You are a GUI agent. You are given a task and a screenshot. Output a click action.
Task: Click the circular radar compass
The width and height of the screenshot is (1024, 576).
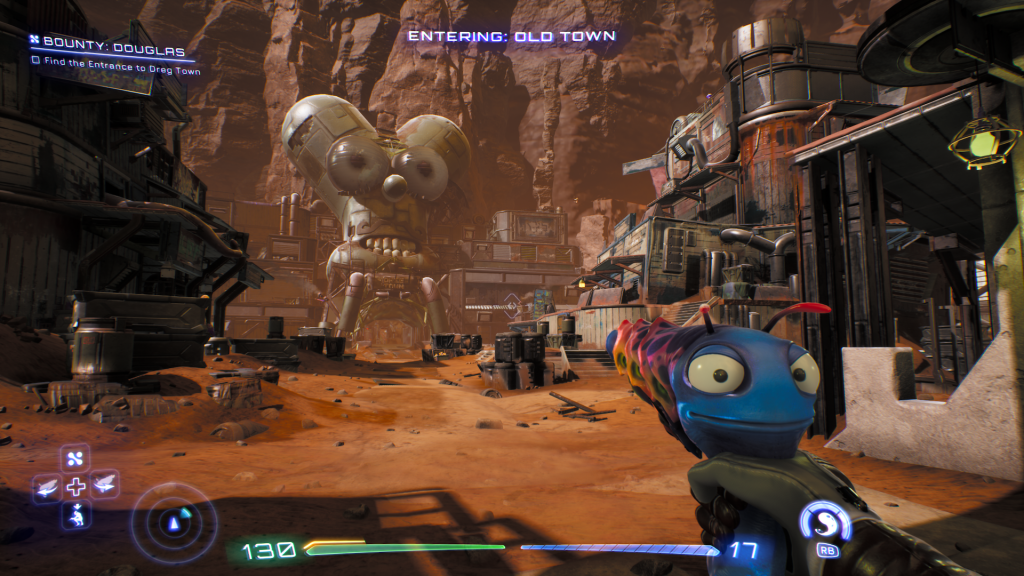[173, 520]
